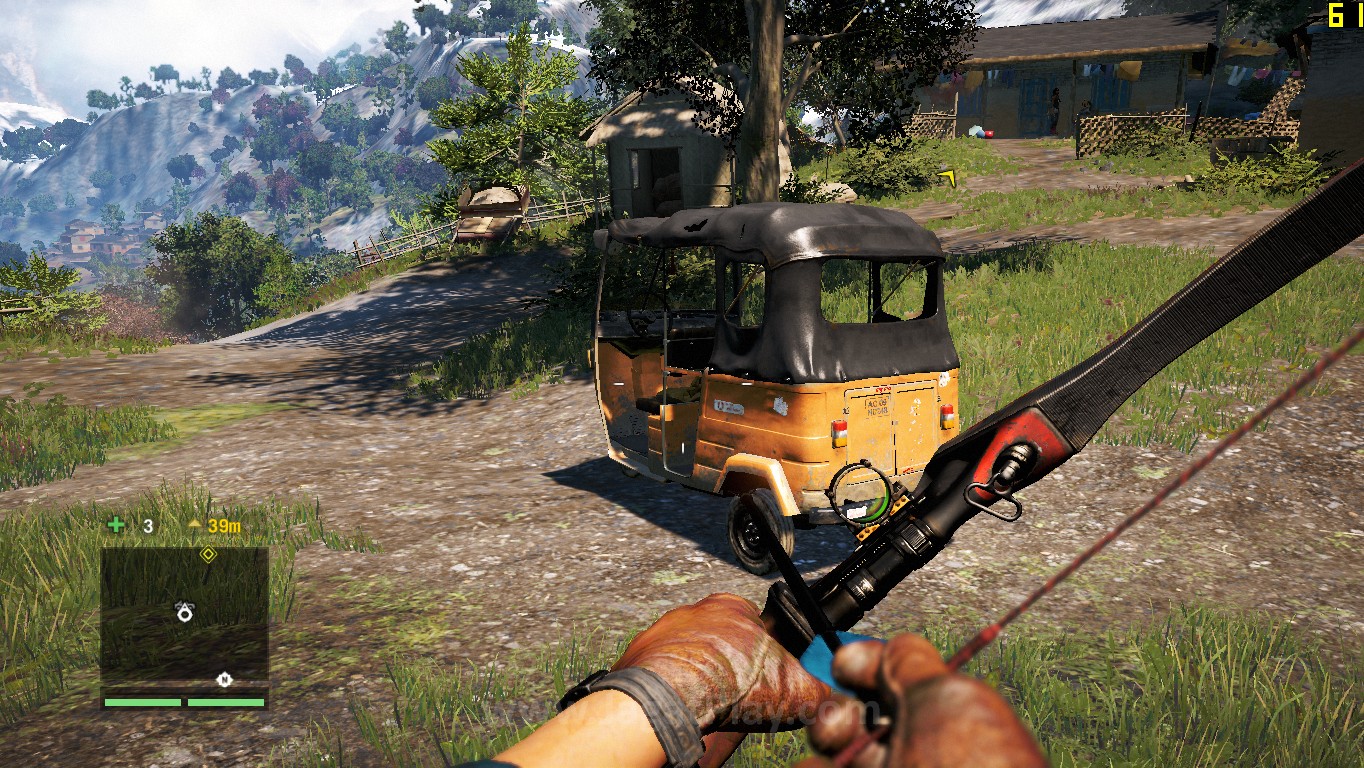Click the yellow objective direction arrow beside 39m
1364x768 pixels.
coord(195,524)
